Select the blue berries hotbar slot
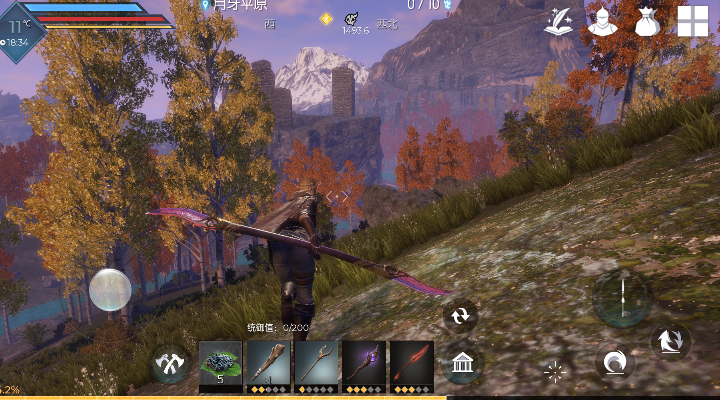 click(x=220, y=364)
